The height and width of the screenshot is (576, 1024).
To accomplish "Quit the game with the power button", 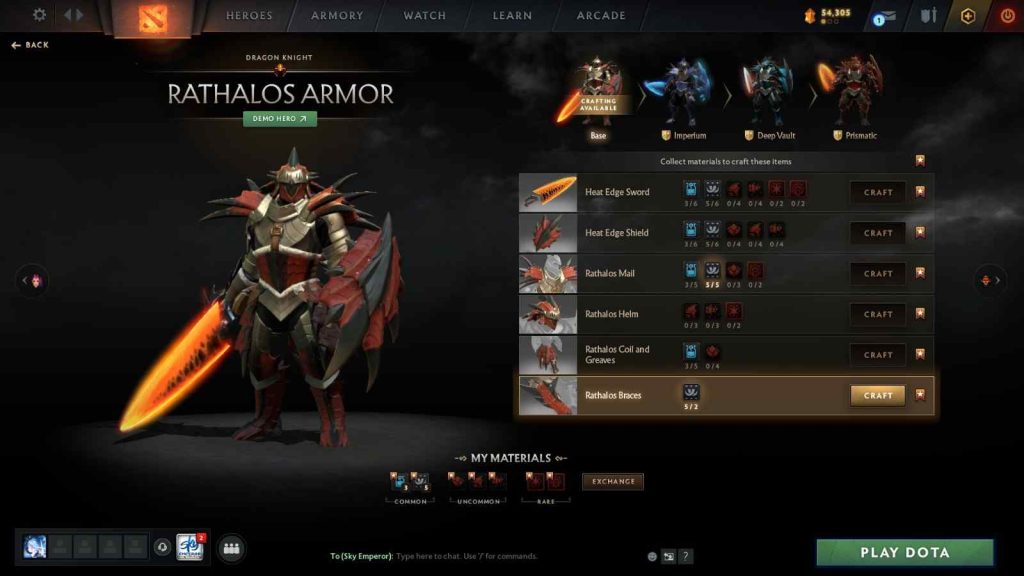I will 1007,16.
